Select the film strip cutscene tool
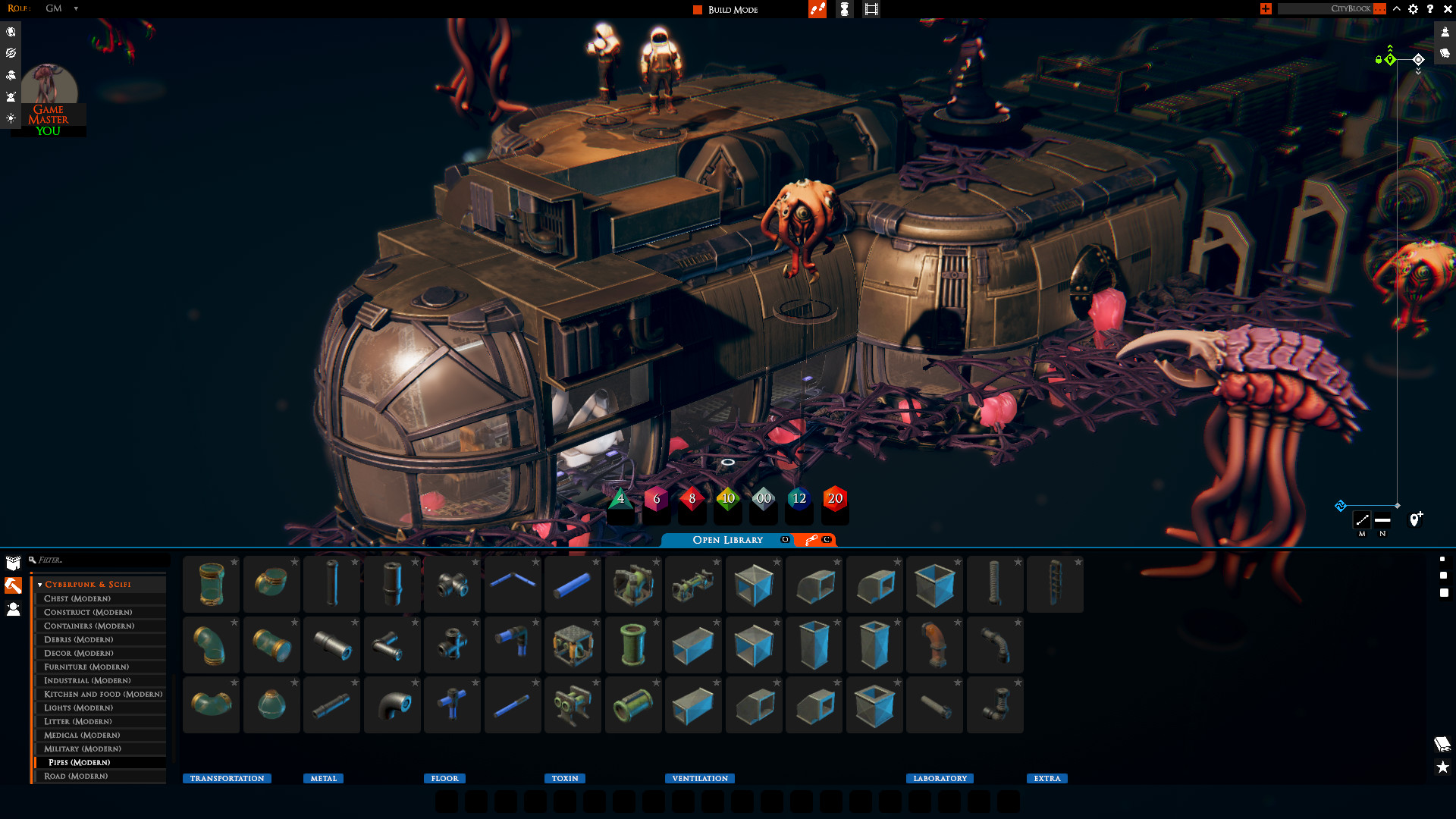The width and height of the screenshot is (1456, 819). tap(871, 9)
